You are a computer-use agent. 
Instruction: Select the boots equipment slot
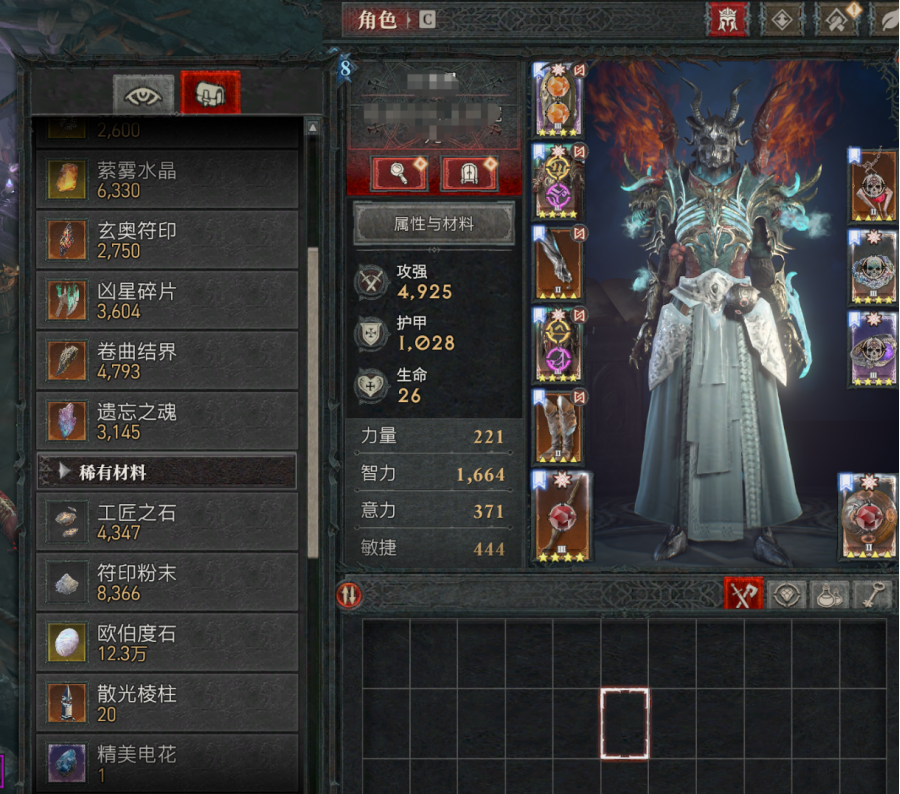coord(559,428)
